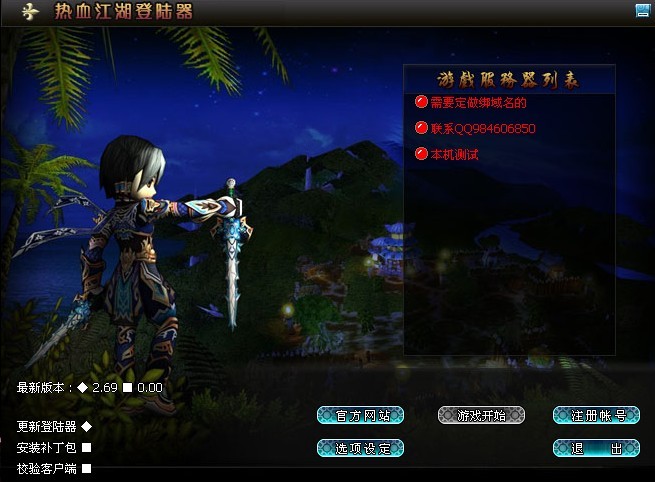Select the 本机测试 server entry

(x=454, y=155)
